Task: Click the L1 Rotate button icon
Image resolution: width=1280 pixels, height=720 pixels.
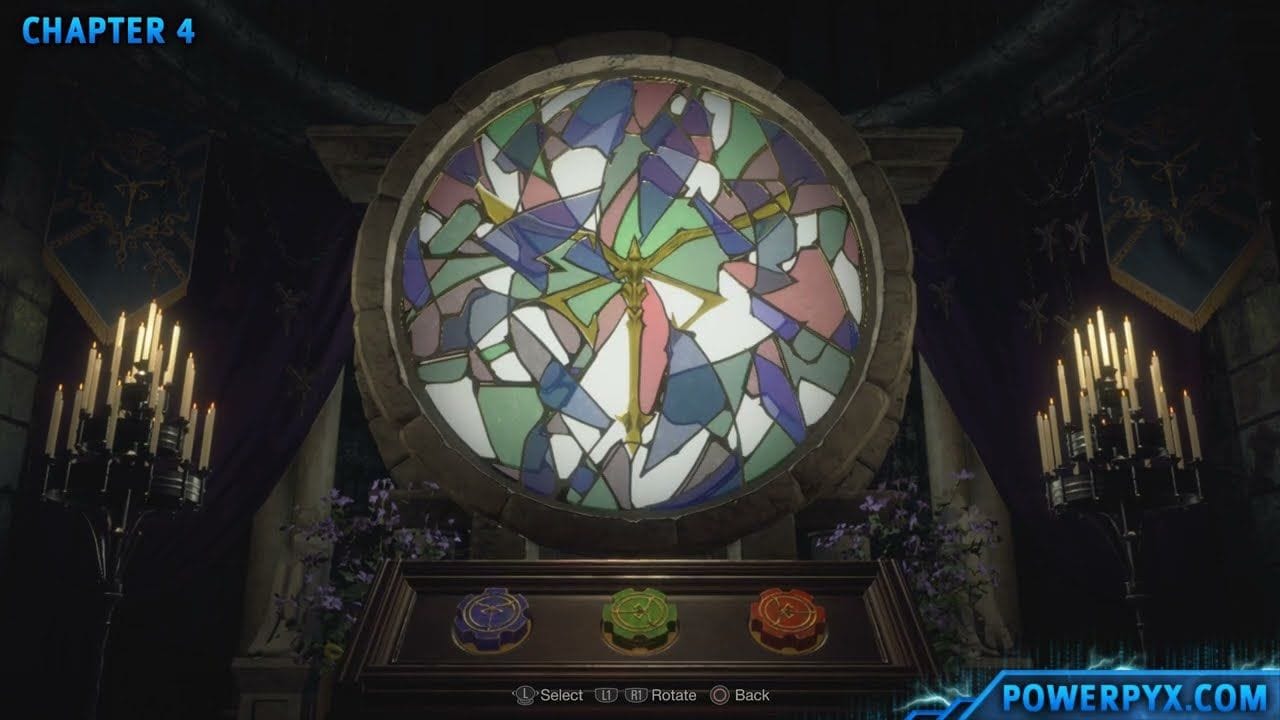Action: point(606,693)
